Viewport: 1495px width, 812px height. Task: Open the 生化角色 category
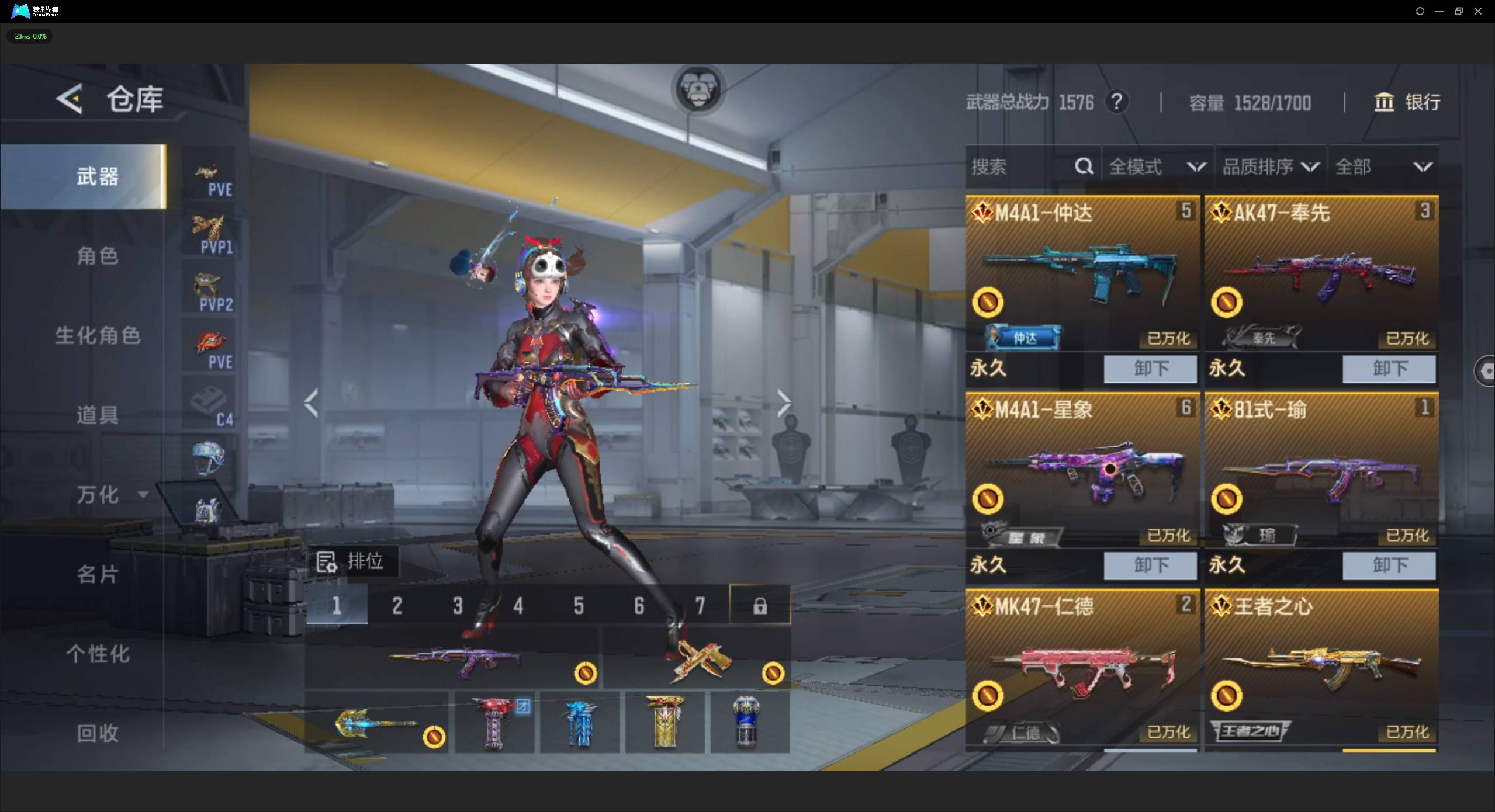(98, 335)
